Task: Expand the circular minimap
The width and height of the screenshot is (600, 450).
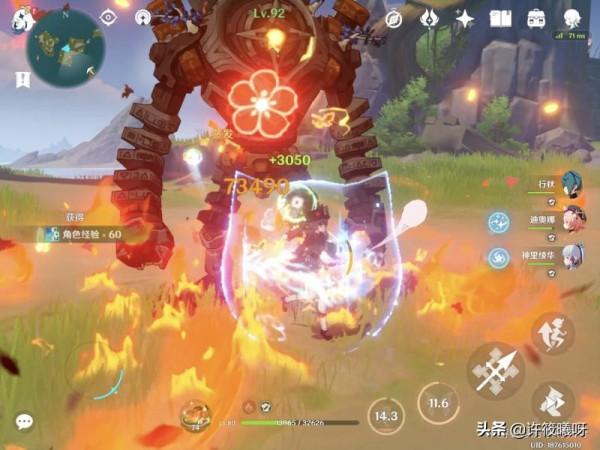Action: click(63, 45)
